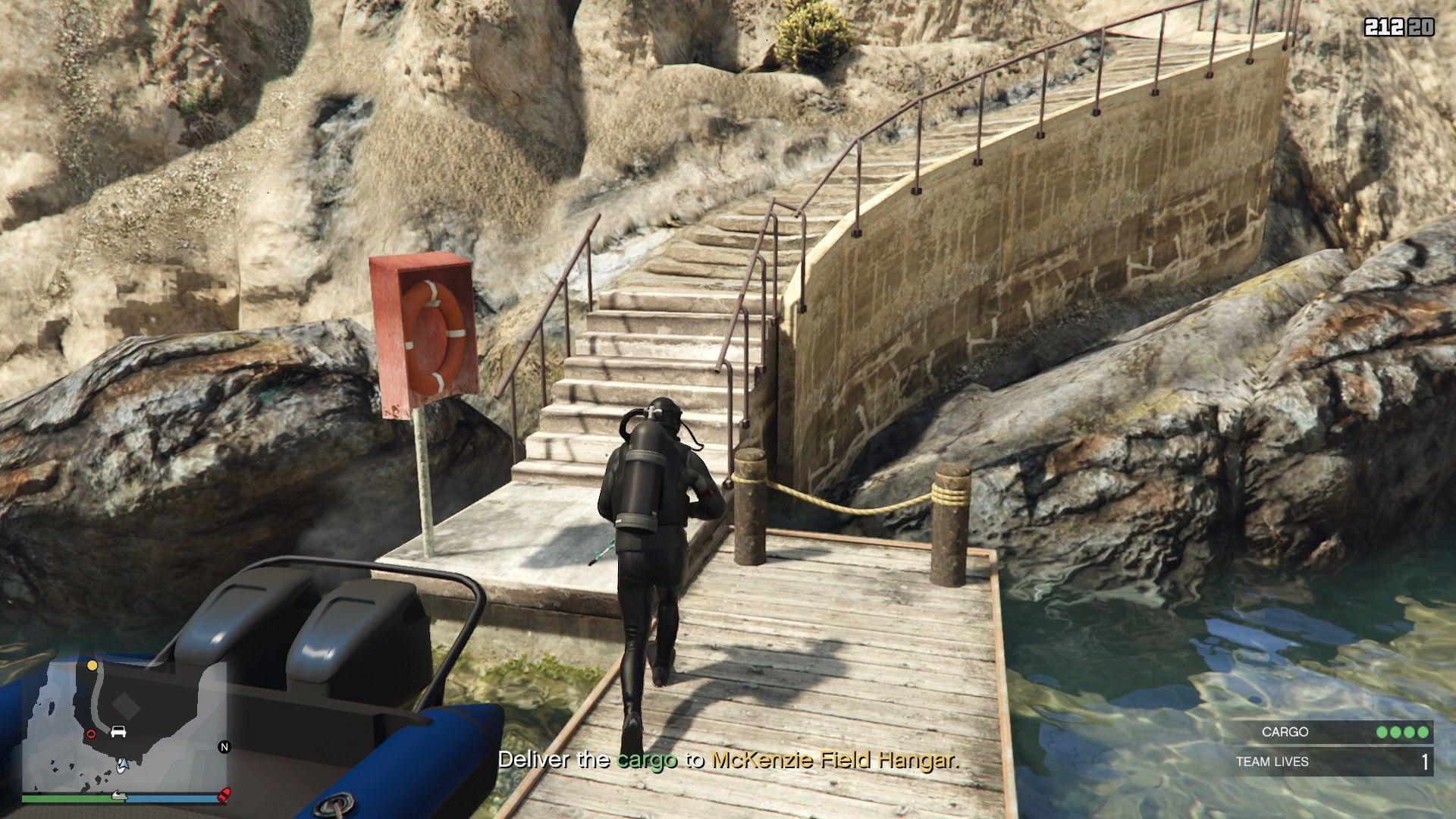Screen dimensions: 1456x819
Task: Click the N compass indicator on the minimap
Action: [224, 747]
